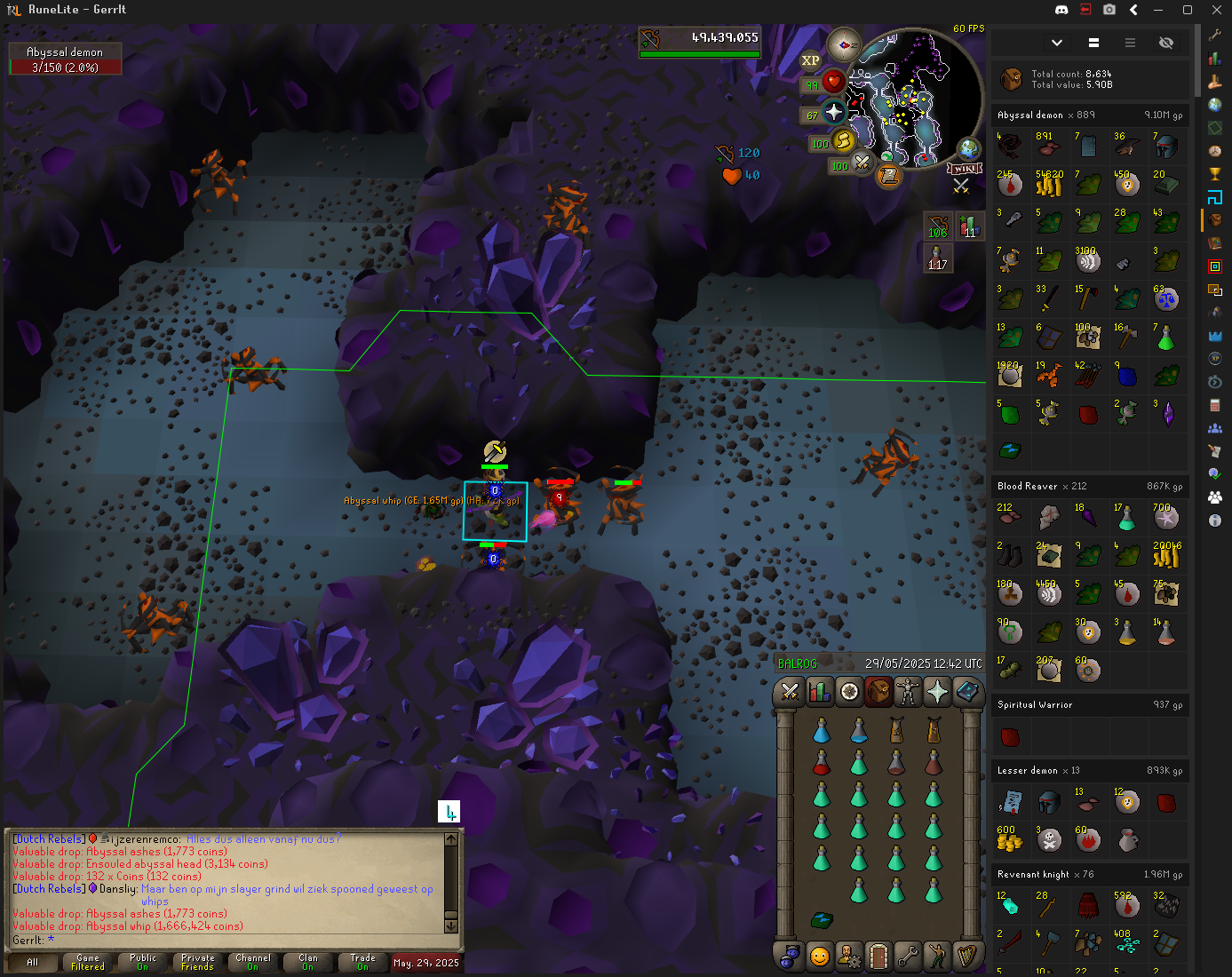Switch chat to the Clan filter
The height and width of the screenshot is (977, 1232).
(308, 962)
